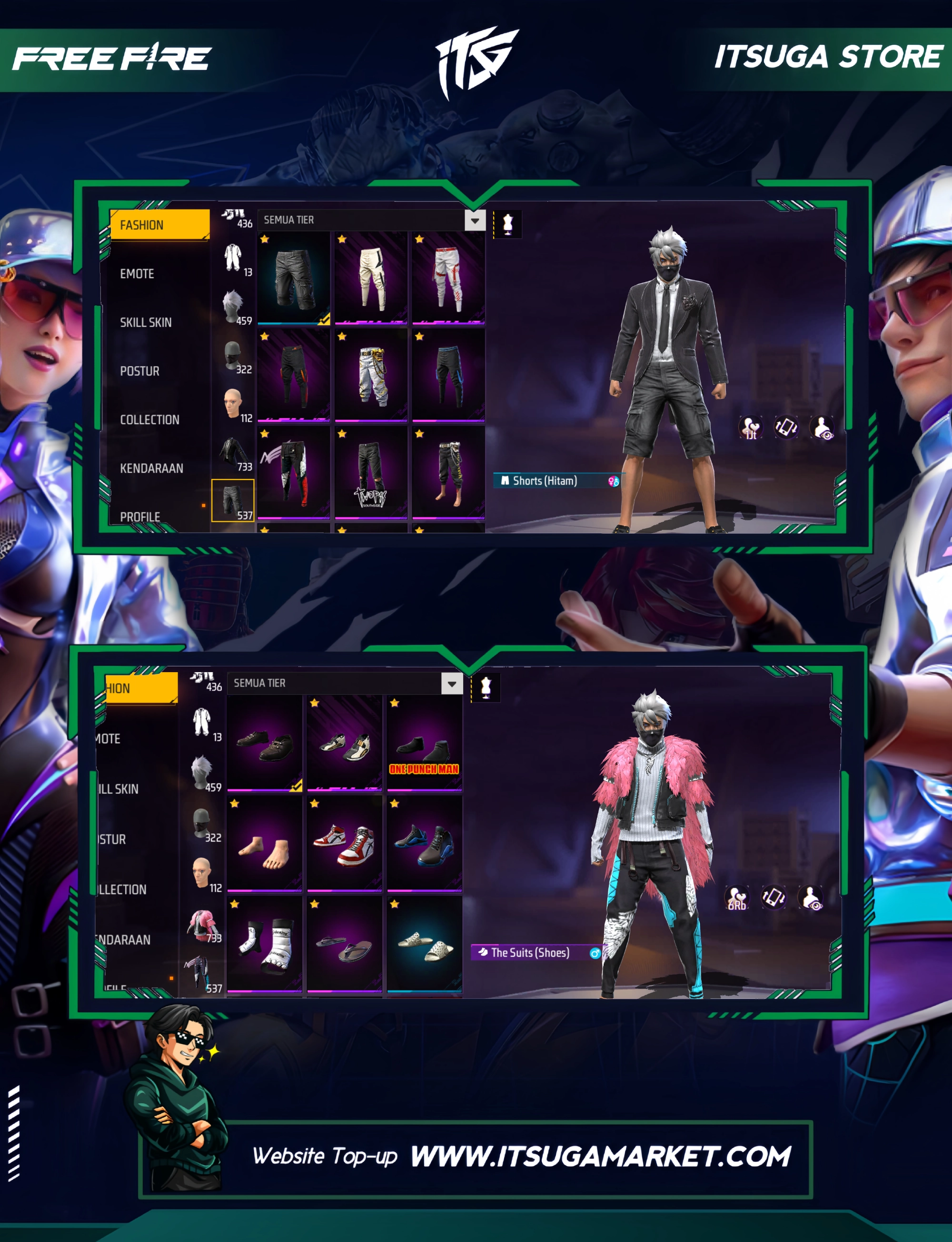Select the white pants with gold mask chain
The image size is (952, 1242).
[371, 375]
